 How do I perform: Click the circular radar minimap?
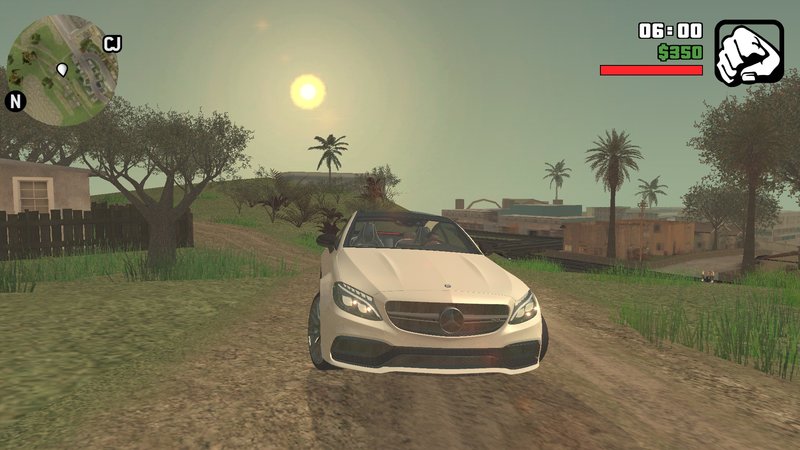(x=62, y=70)
